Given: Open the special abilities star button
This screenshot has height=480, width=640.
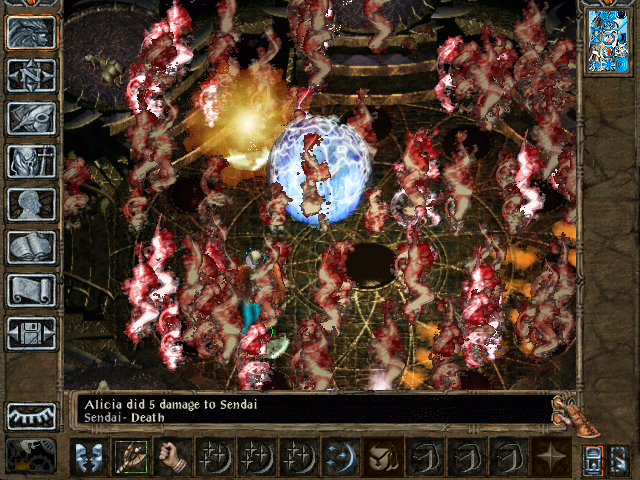Looking at the screenshot, I should click(550, 458).
